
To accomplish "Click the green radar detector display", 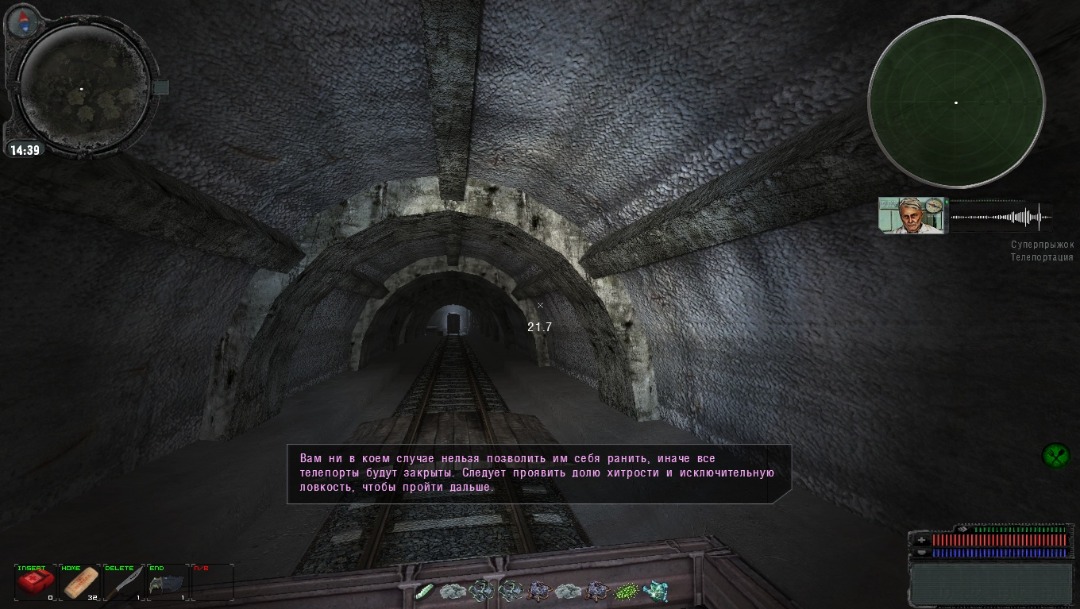I will coord(955,102).
